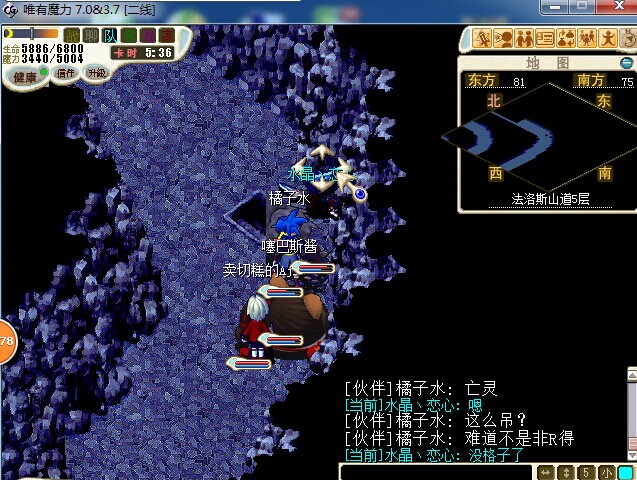Click the chat height arrows button

pos(565,472)
